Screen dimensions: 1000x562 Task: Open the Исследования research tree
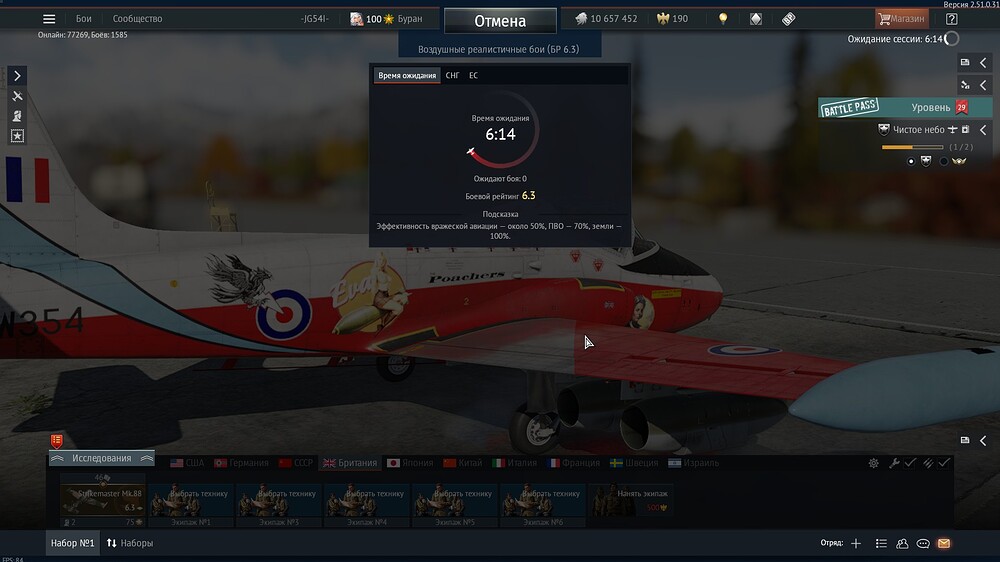[101, 458]
